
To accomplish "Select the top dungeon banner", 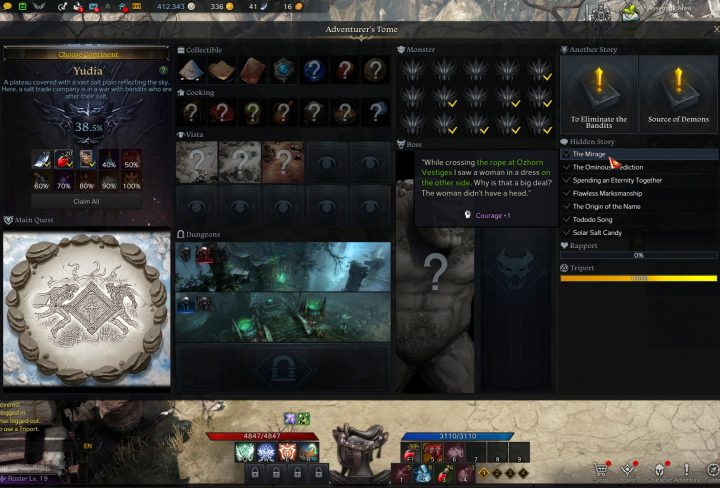I will click(283, 265).
